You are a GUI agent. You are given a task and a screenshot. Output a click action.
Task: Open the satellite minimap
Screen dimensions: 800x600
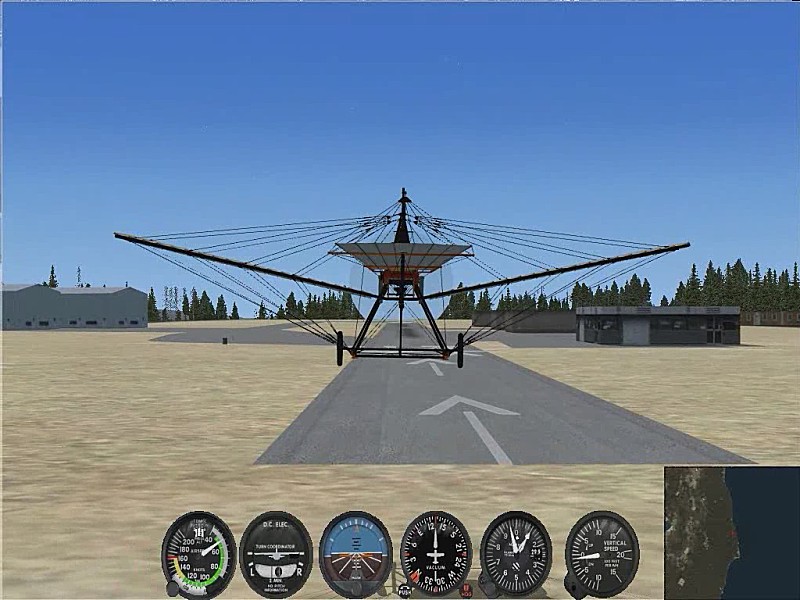click(731, 532)
